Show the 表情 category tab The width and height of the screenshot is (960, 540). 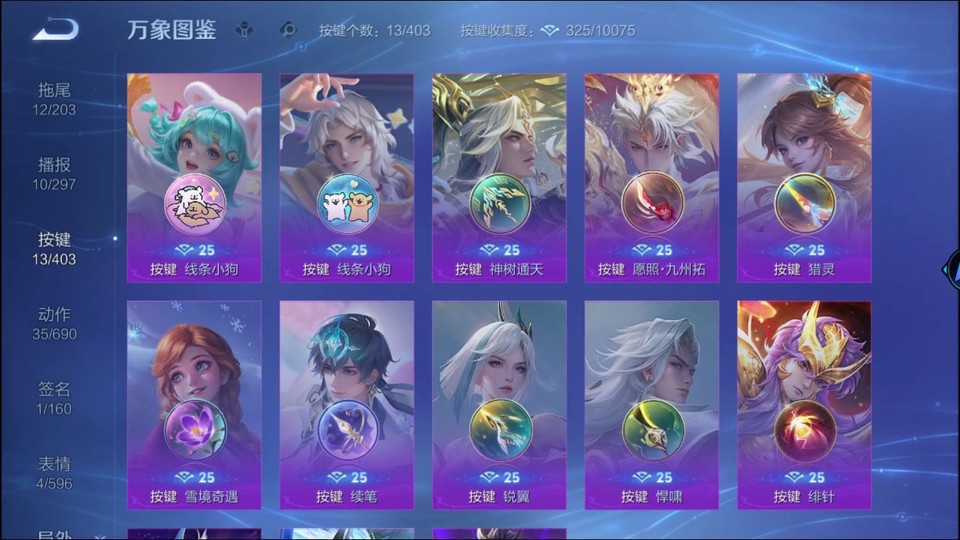coord(55,473)
